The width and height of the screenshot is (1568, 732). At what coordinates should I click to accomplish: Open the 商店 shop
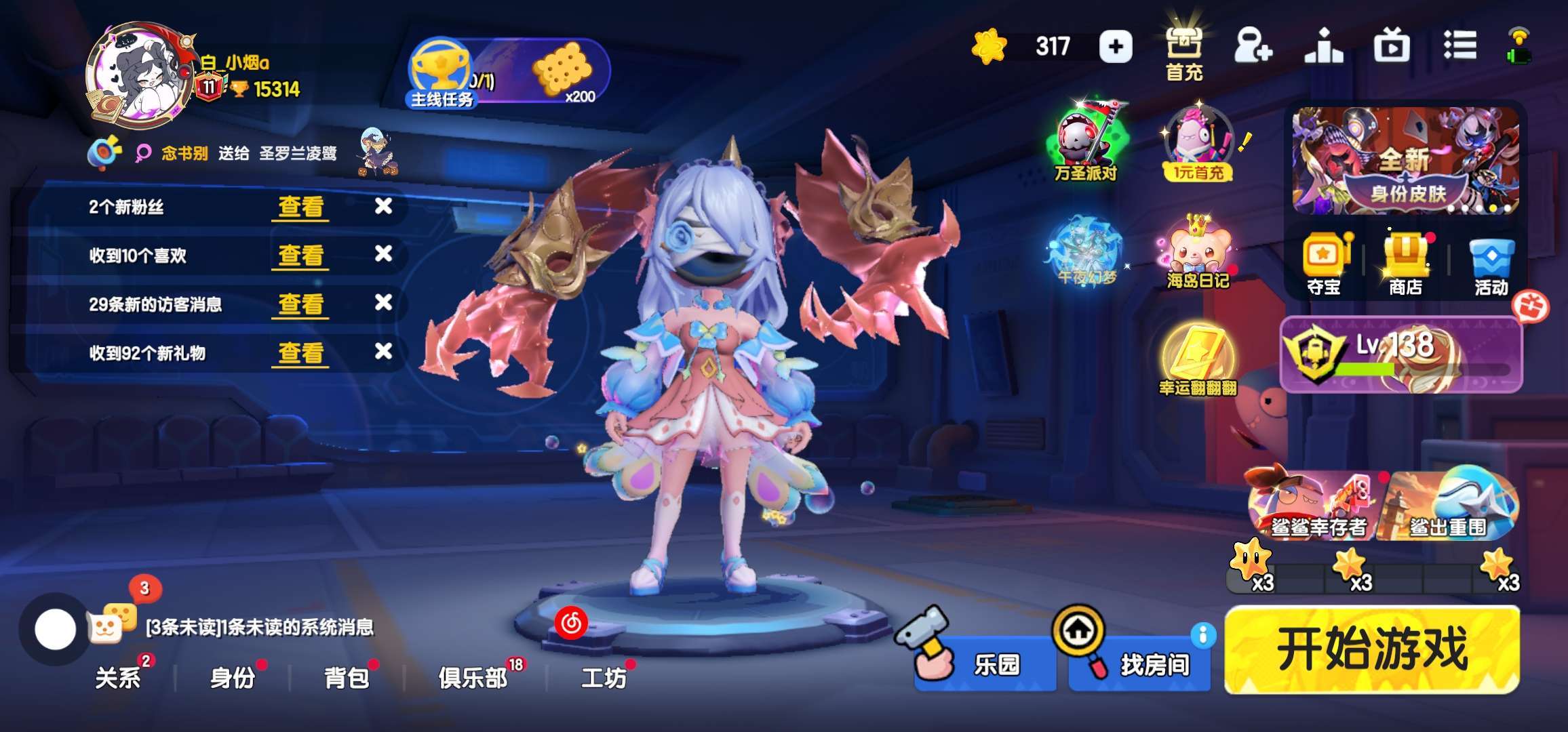click(1406, 264)
